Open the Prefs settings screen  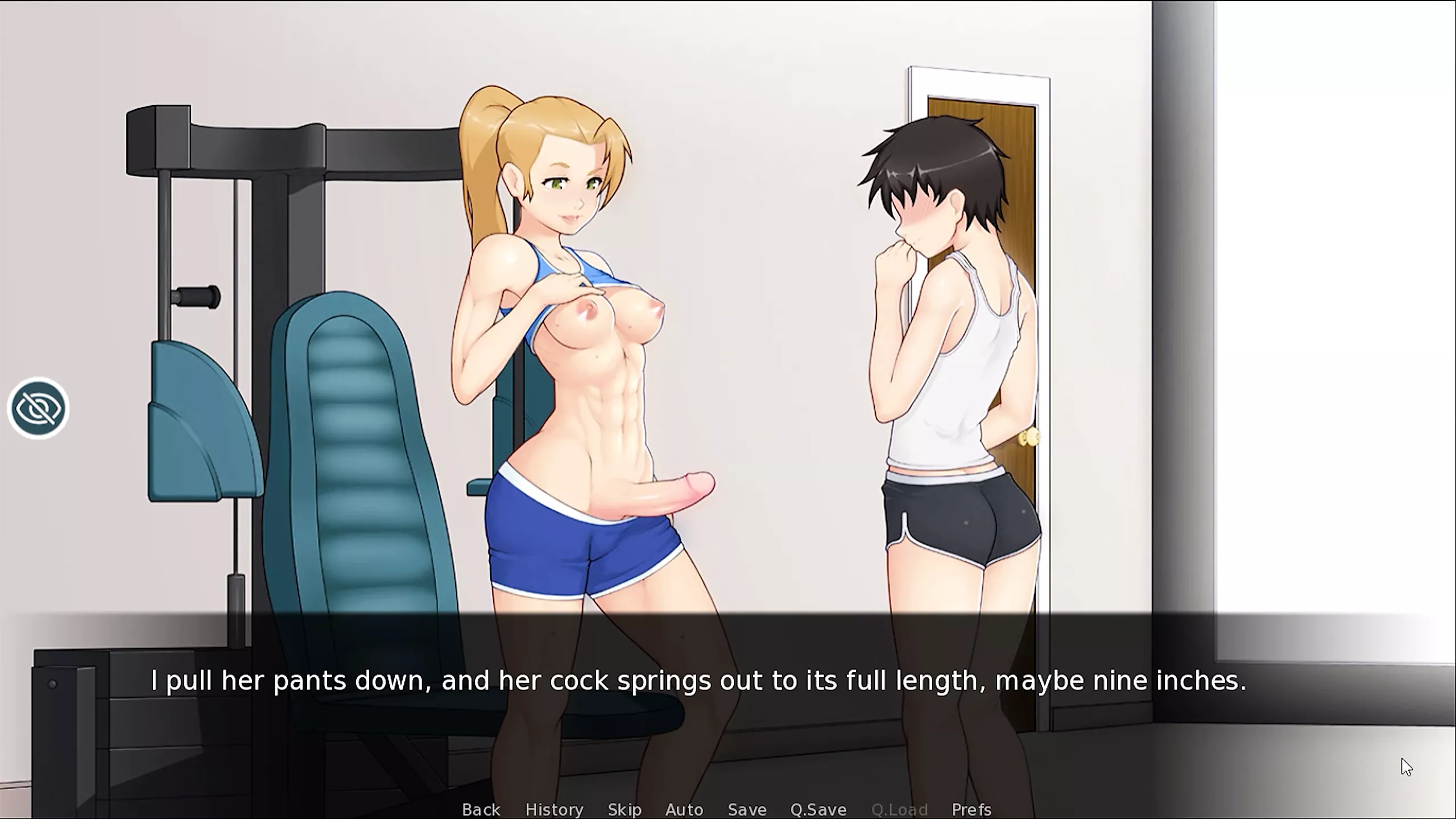[x=971, y=809]
